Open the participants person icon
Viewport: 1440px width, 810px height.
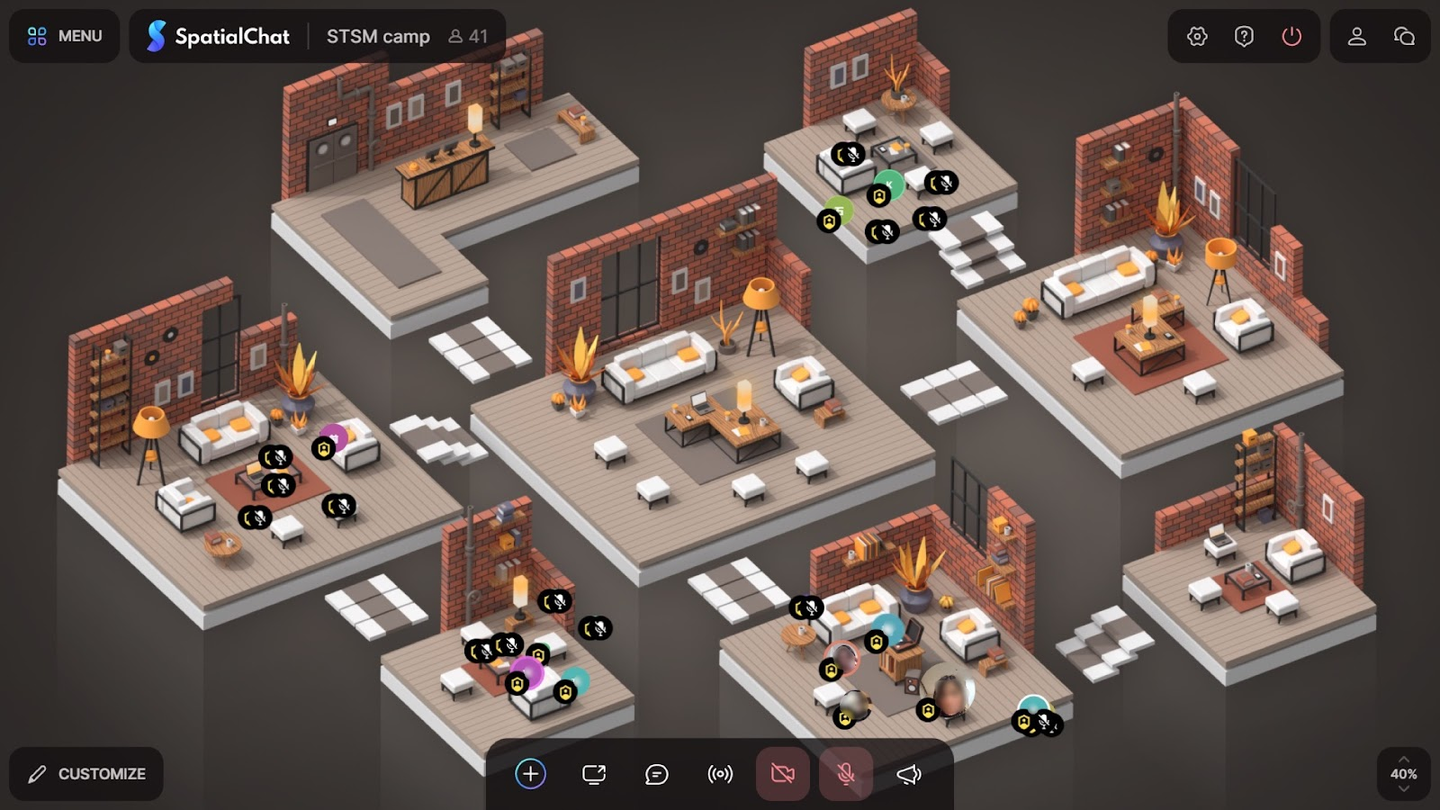click(x=1357, y=36)
